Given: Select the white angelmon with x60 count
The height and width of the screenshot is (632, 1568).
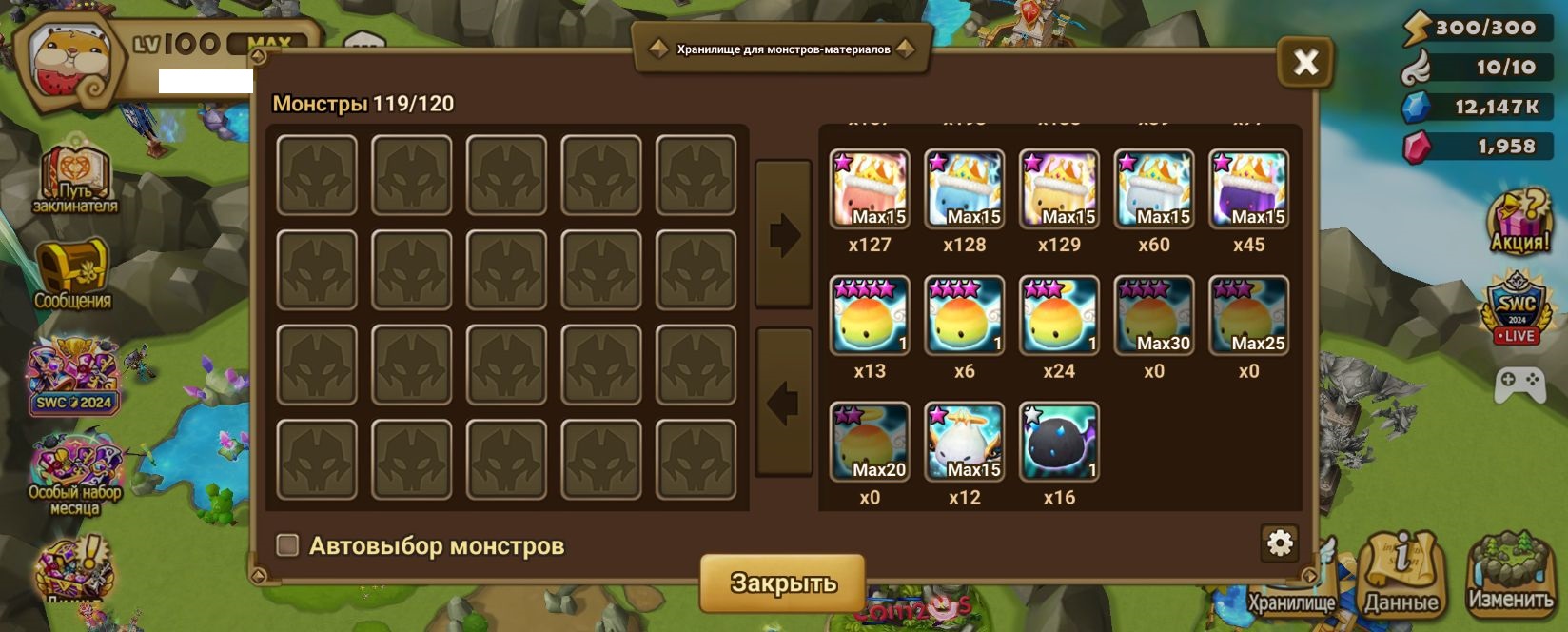Looking at the screenshot, I should coord(1154,189).
